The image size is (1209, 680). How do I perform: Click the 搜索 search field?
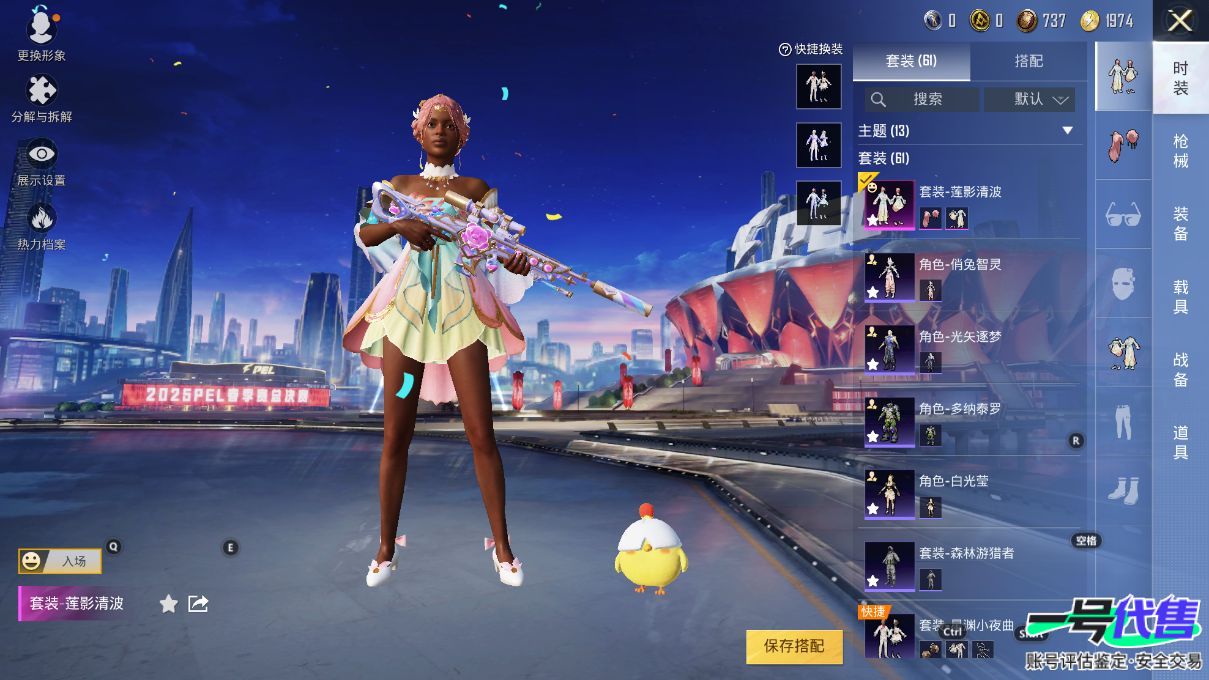(922, 99)
